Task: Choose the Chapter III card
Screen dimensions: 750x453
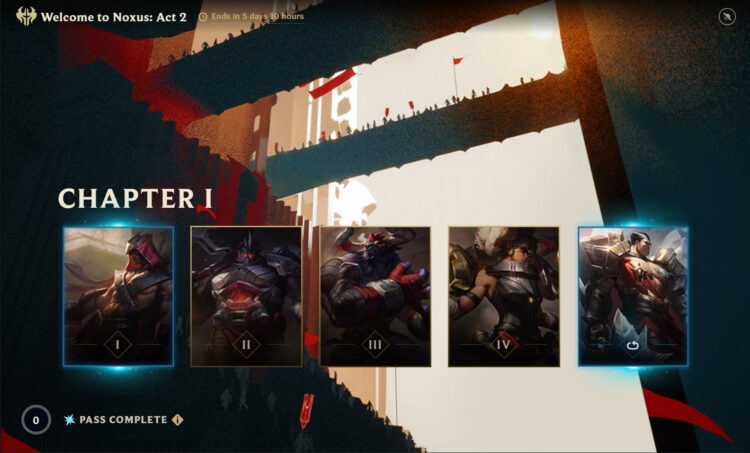Action: coord(375,296)
